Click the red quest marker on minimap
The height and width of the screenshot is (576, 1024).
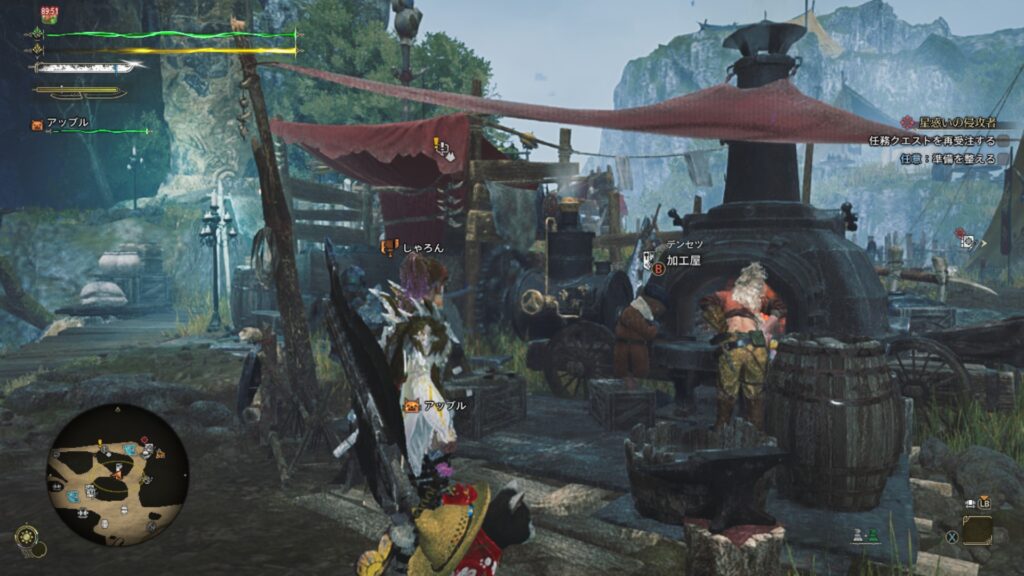coord(145,440)
